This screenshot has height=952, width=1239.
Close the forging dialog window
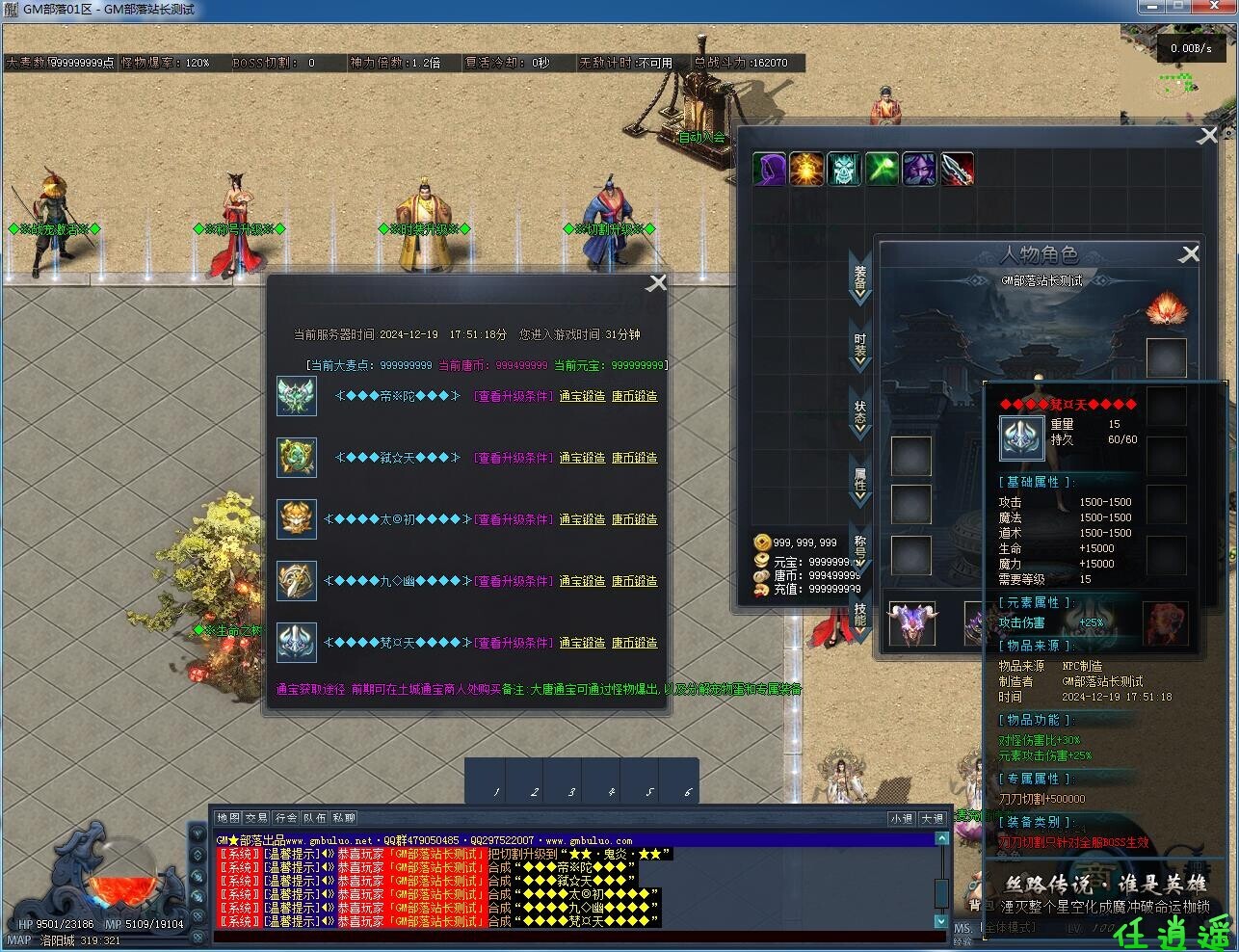click(656, 282)
